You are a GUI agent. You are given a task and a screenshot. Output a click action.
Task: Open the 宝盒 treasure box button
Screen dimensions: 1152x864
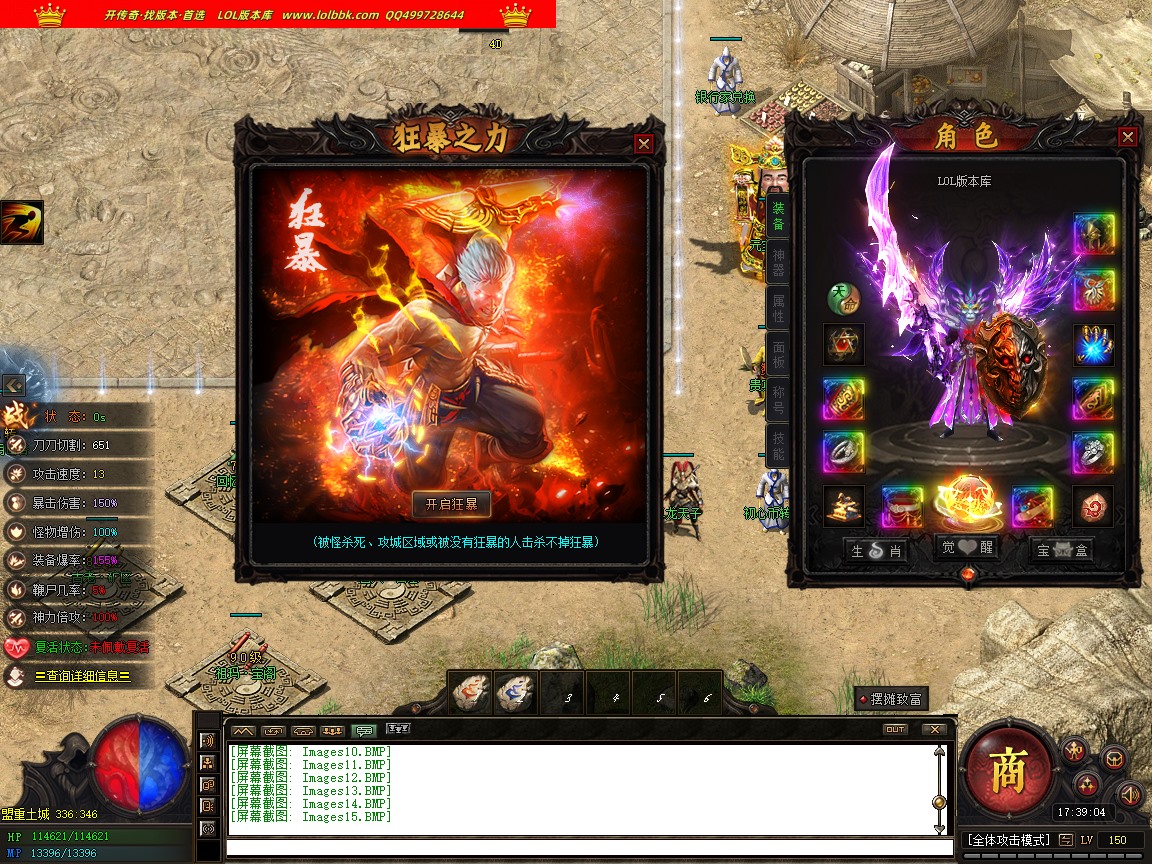coord(1061,549)
